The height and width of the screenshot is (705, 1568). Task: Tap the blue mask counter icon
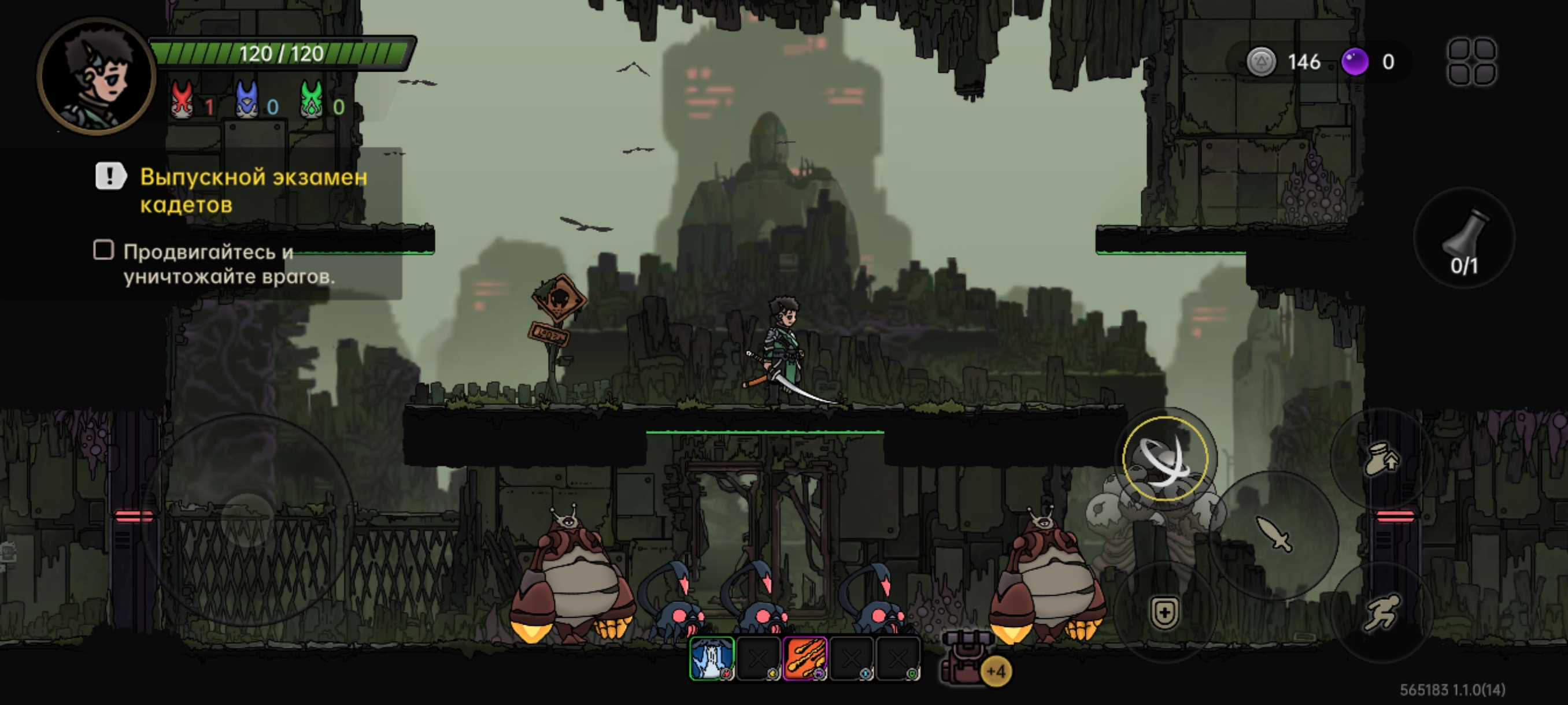(246, 100)
